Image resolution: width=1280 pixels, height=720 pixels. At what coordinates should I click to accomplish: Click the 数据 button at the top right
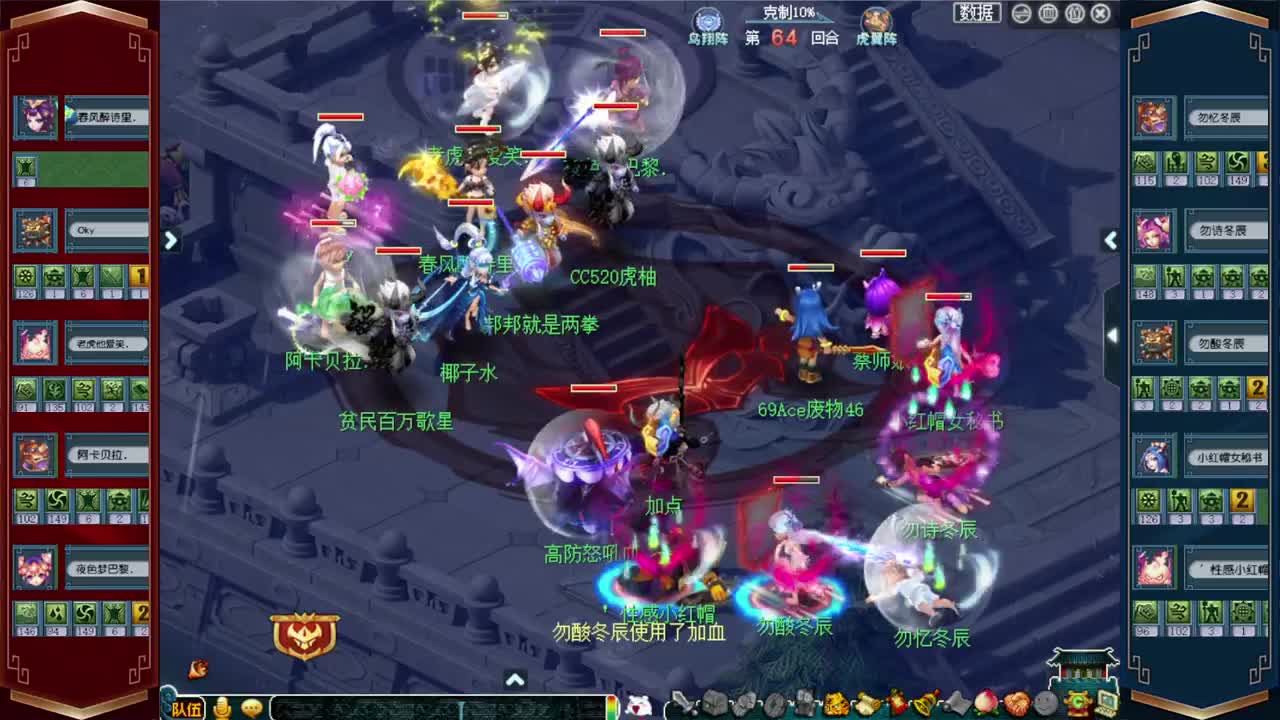(977, 13)
